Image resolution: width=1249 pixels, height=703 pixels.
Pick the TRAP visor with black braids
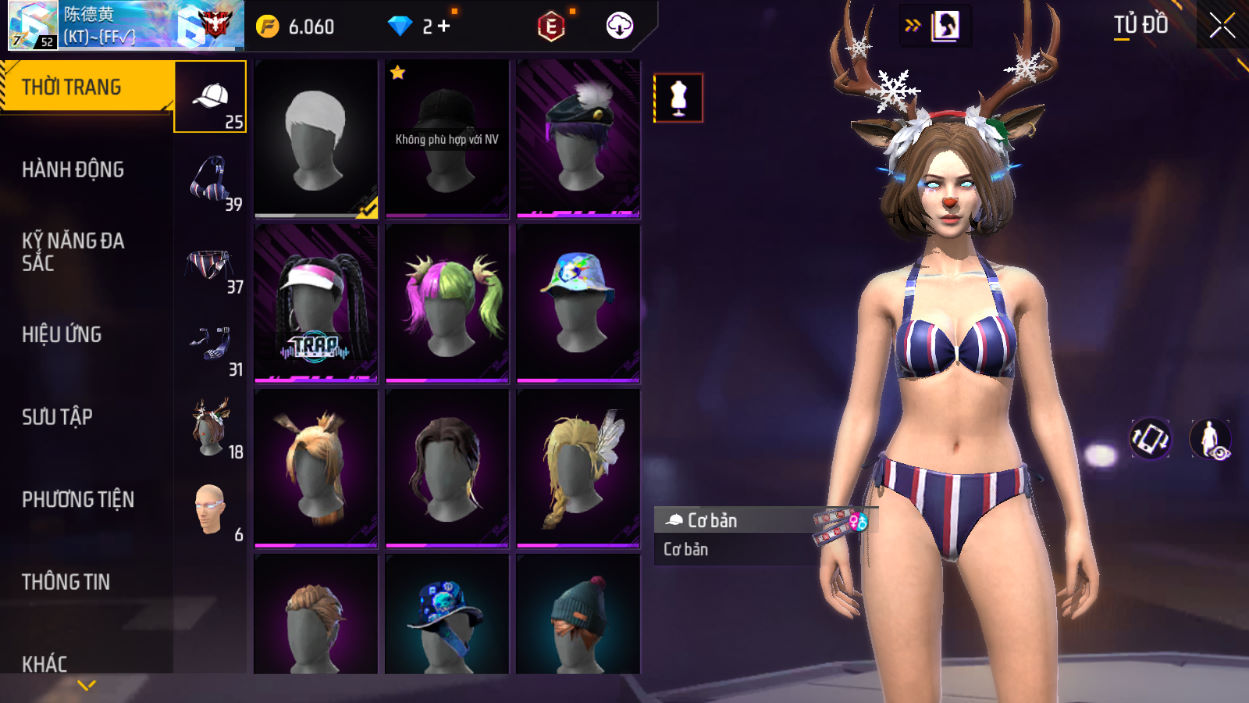pos(316,302)
